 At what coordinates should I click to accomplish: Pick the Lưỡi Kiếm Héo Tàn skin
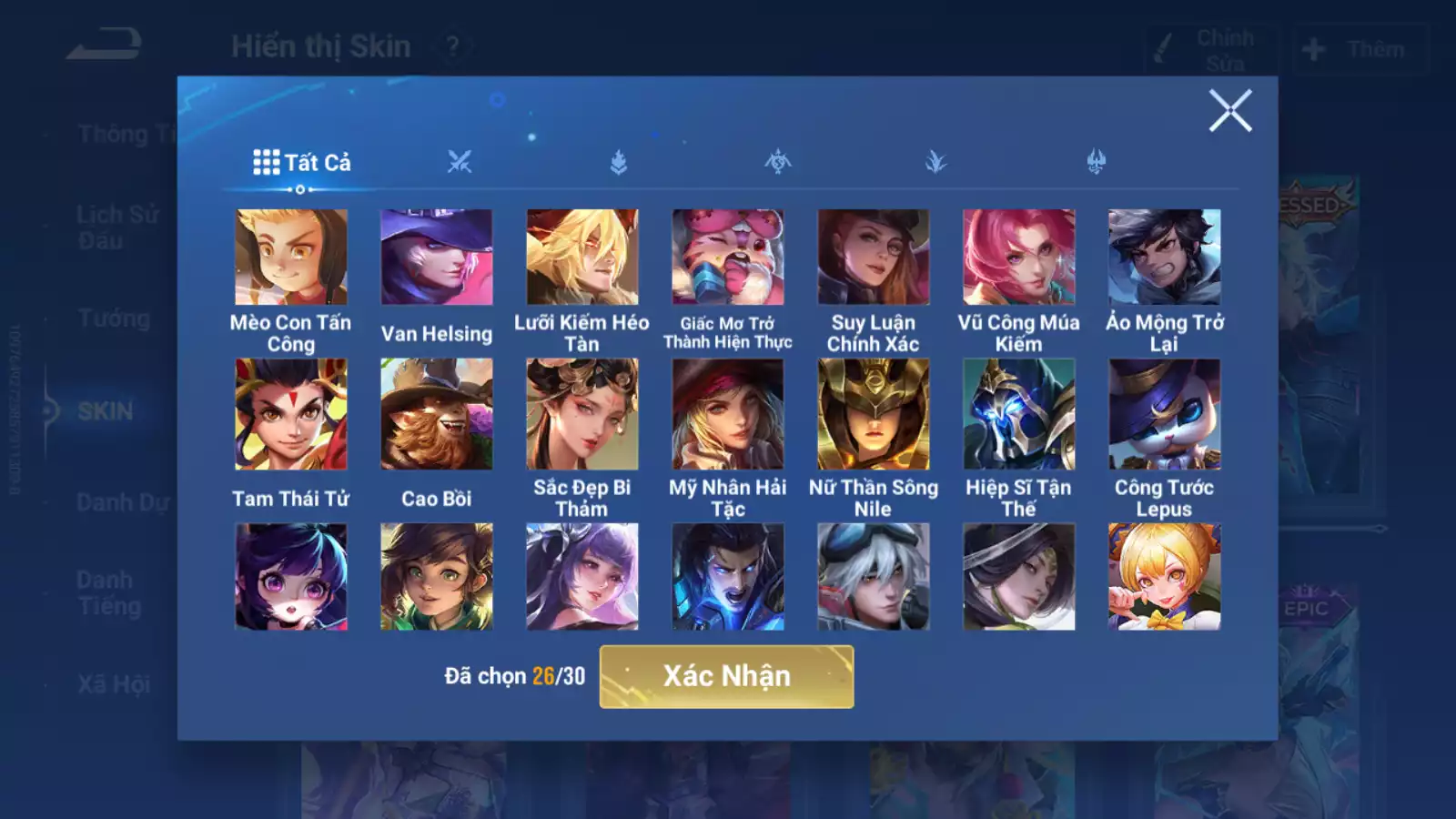tap(582, 258)
